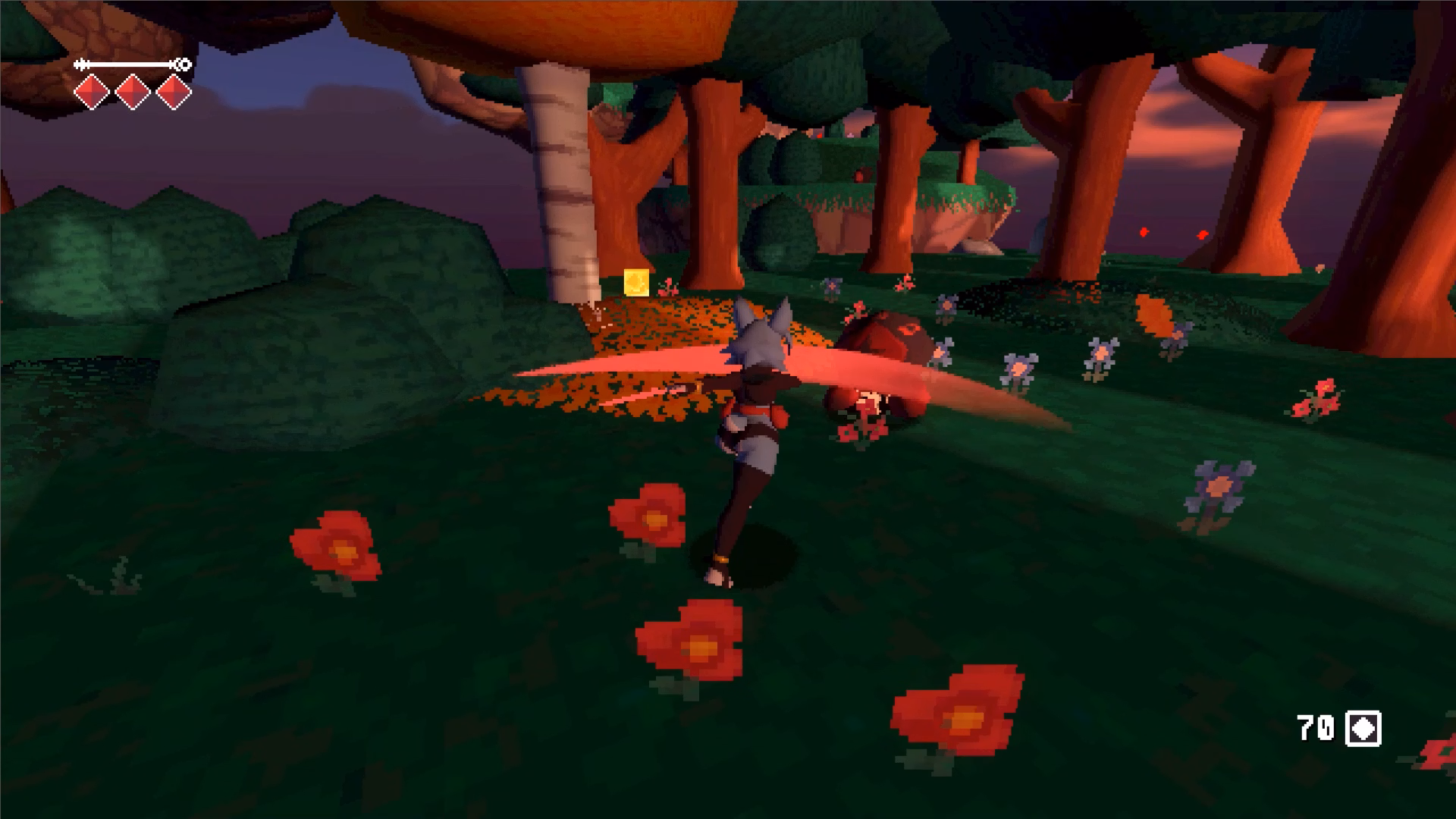
Task: Click the crossguard end of the sword meter
Action: click(82, 65)
